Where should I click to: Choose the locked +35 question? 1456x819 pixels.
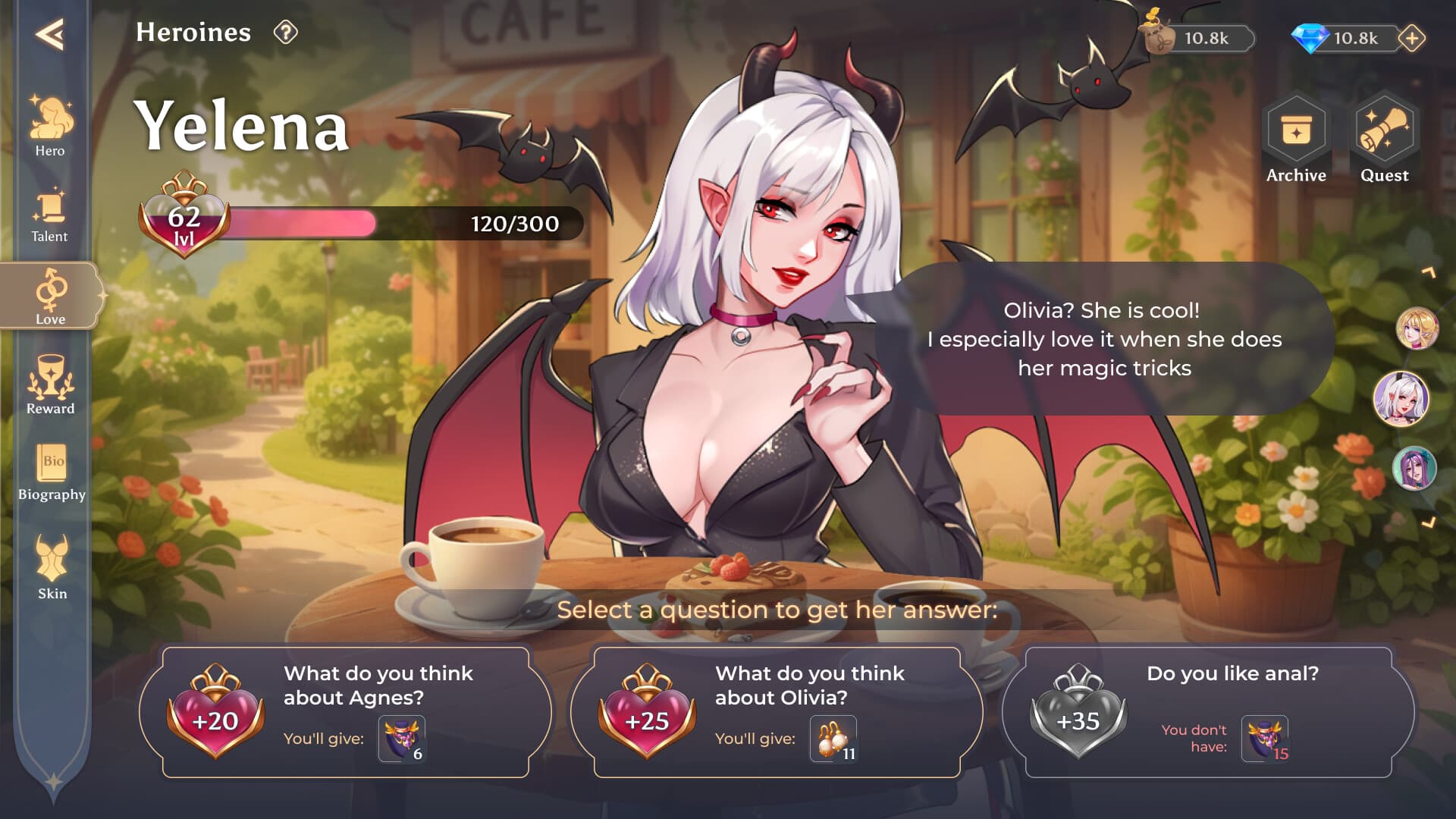(x=1209, y=712)
